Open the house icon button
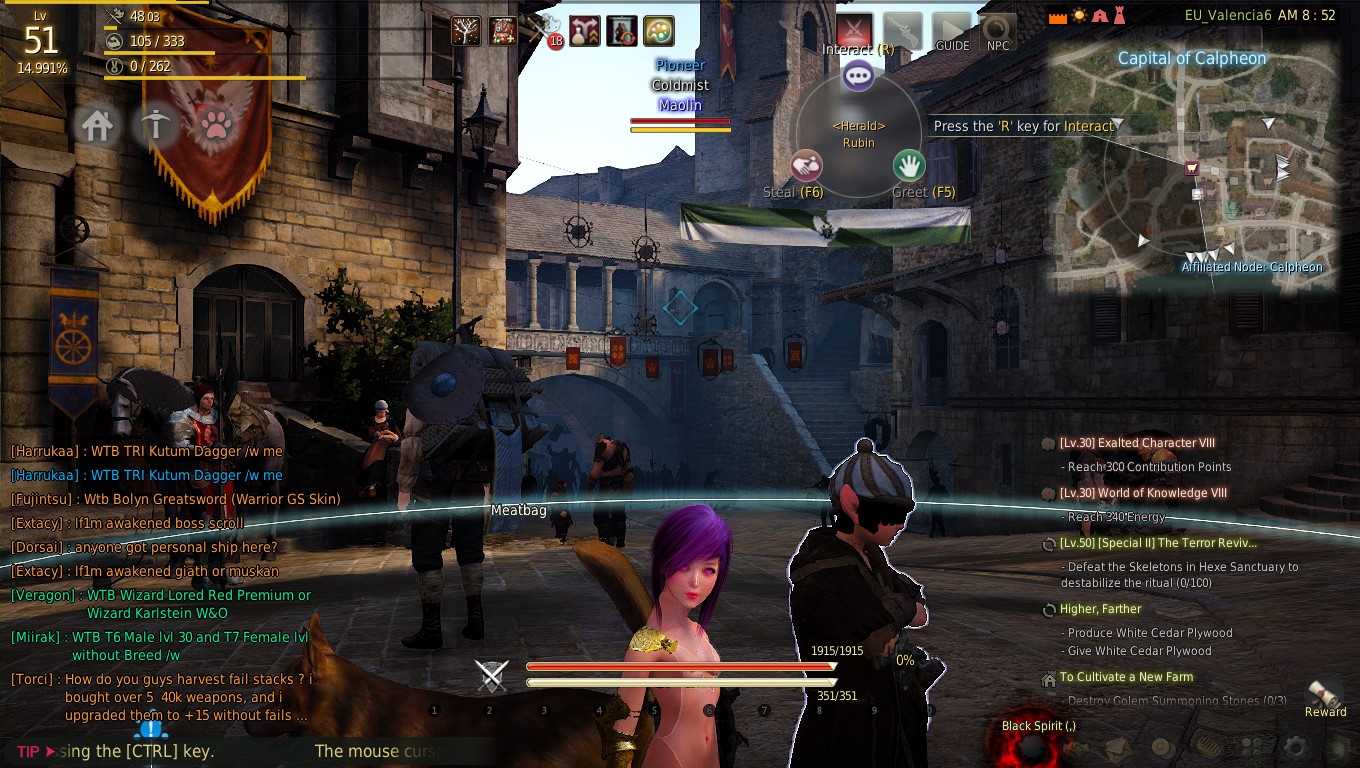Viewport: 1360px width, 768px height. click(x=97, y=126)
